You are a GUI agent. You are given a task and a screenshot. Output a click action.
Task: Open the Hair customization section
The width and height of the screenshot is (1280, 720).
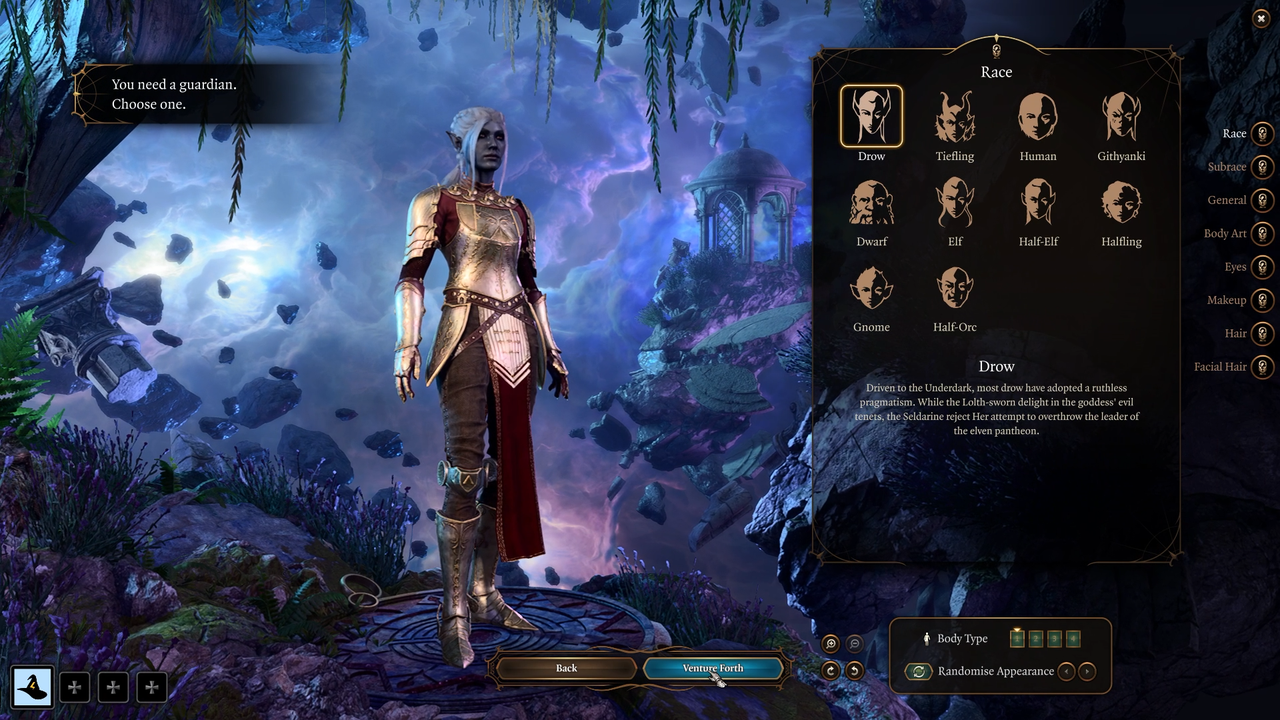pyautogui.click(x=1262, y=333)
